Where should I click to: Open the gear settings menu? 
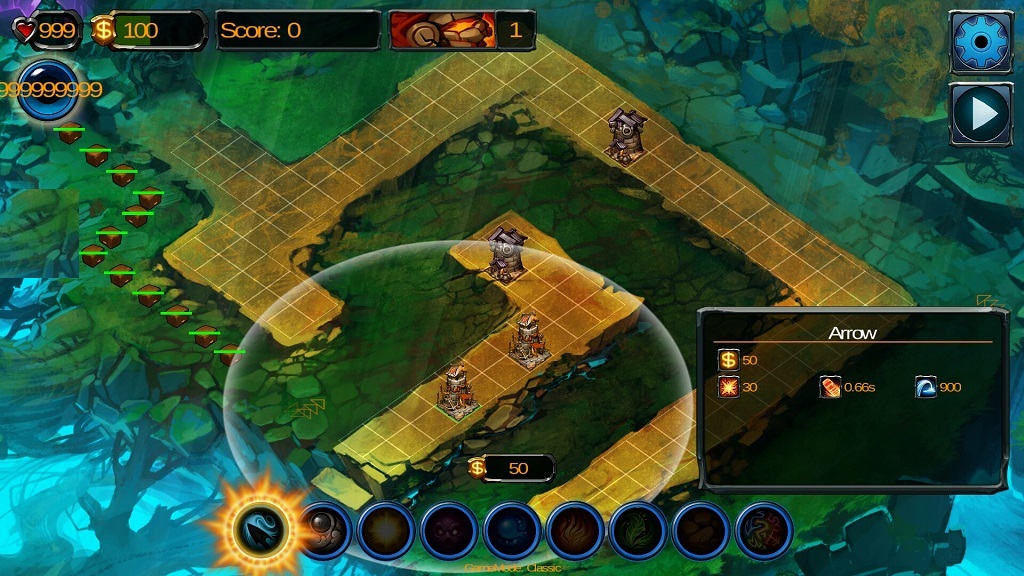[981, 42]
